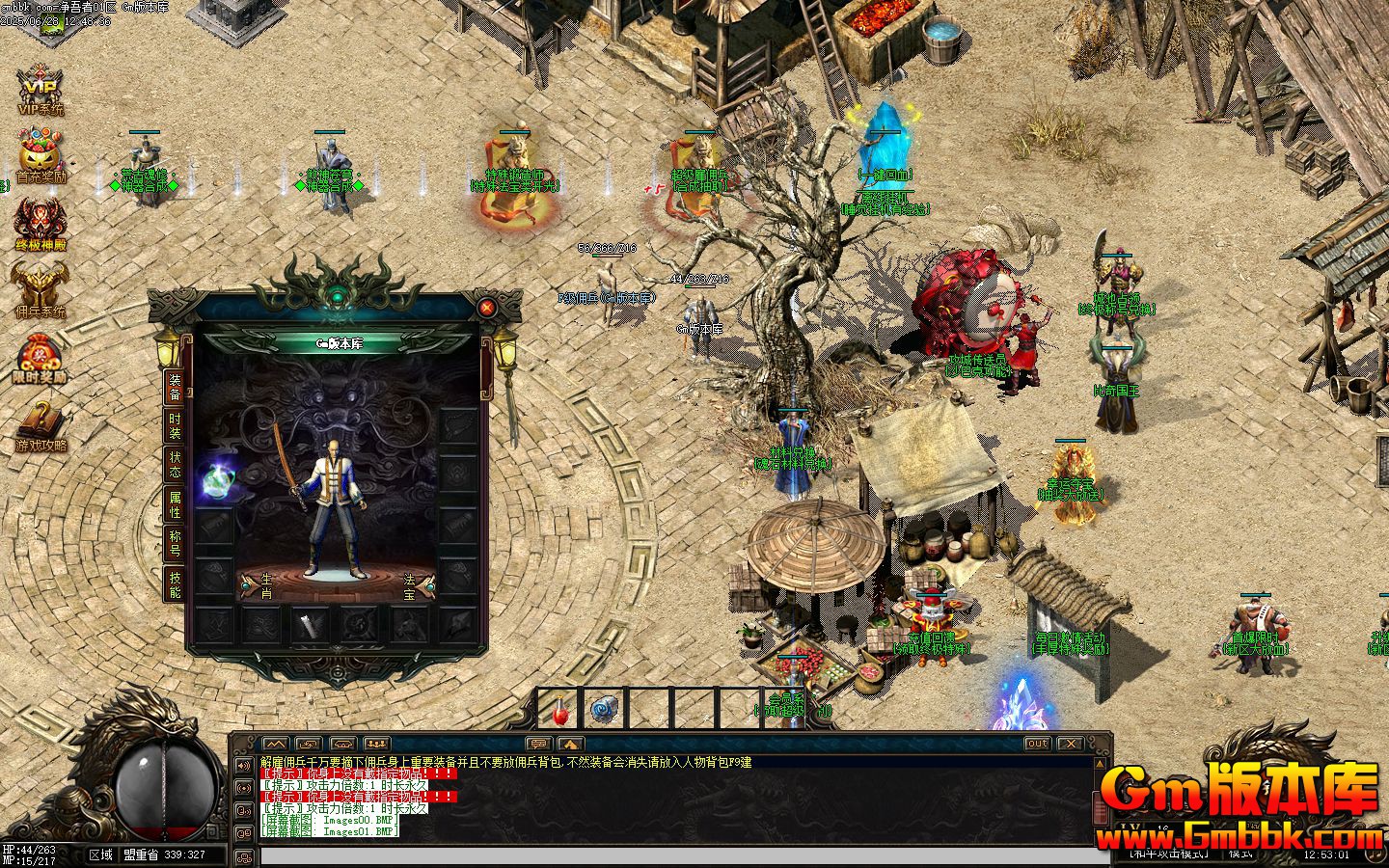1389x868 pixels.
Task: Select the 称号 titles tab
Action: point(175,543)
